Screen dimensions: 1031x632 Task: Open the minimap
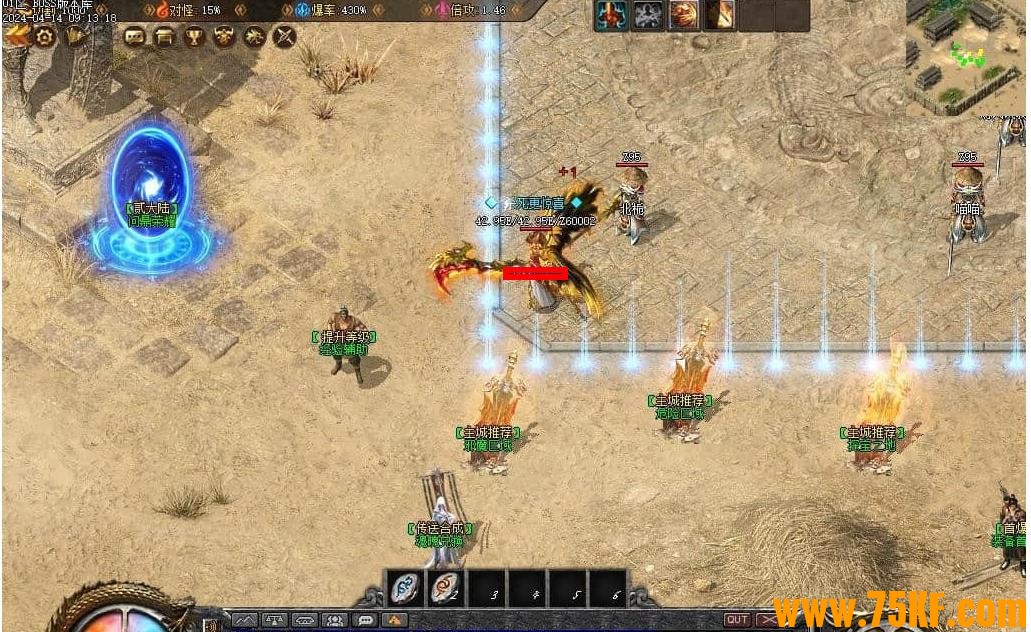(x=963, y=55)
